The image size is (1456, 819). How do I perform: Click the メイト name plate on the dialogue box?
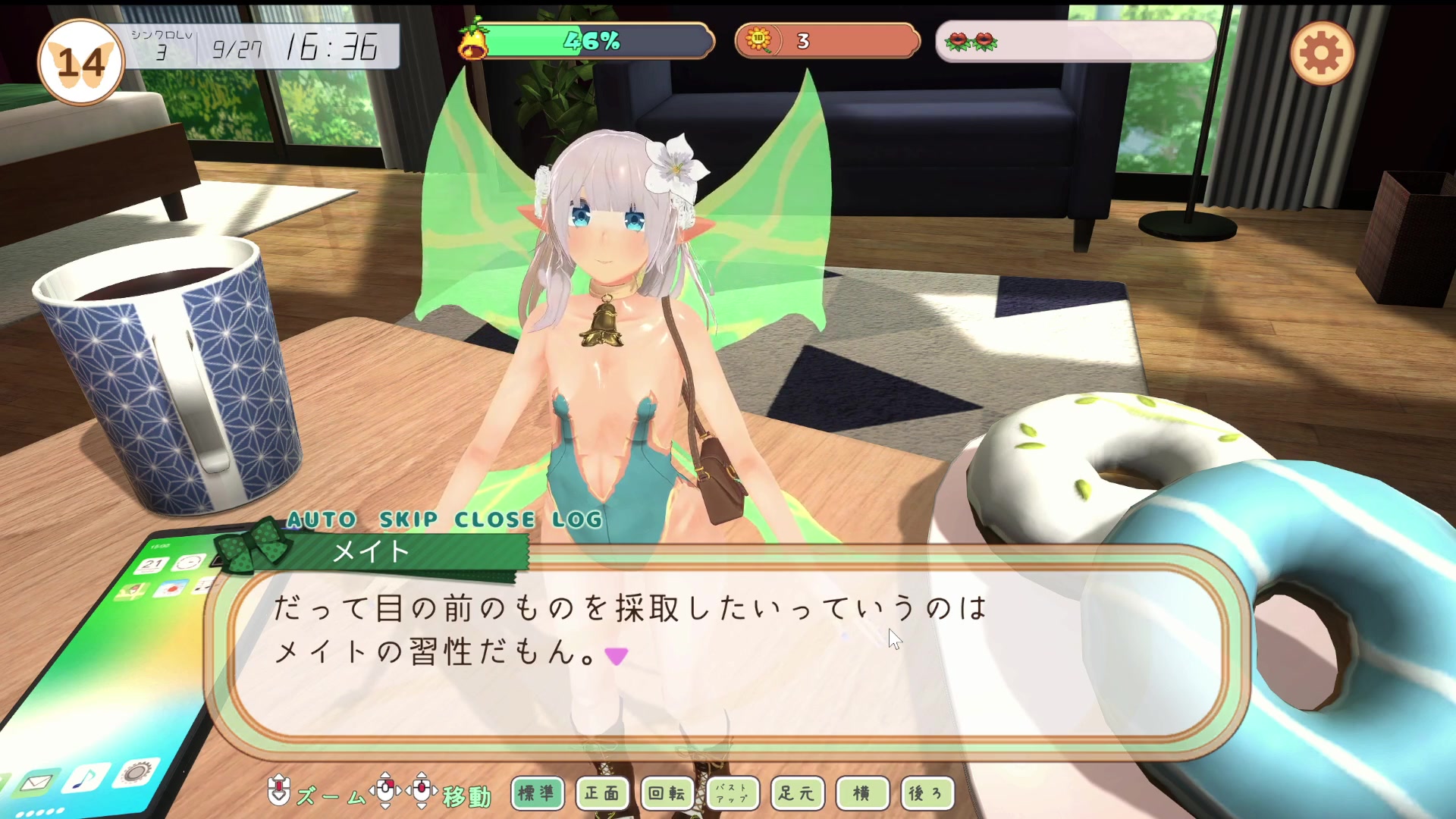pyautogui.click(x=369, y=553)
